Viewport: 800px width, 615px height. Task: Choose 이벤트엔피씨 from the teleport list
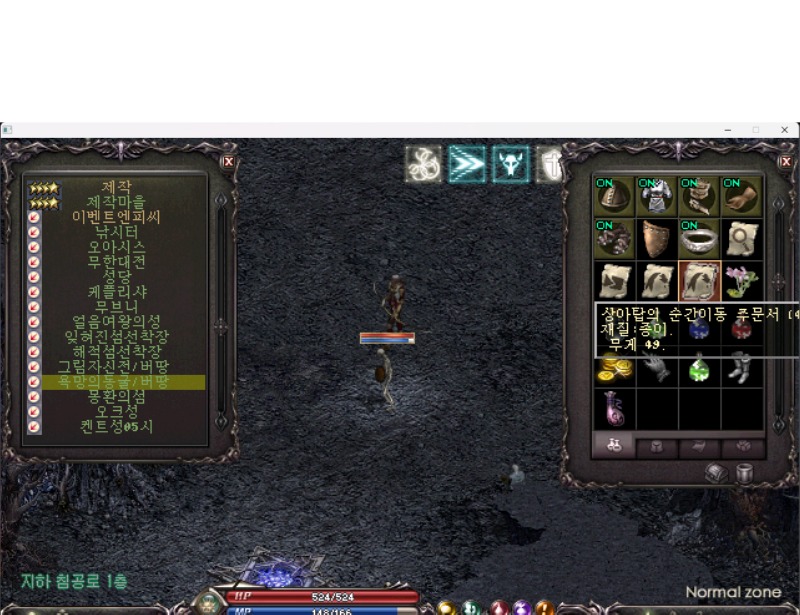pyautogui.click(x=116, y=217)
